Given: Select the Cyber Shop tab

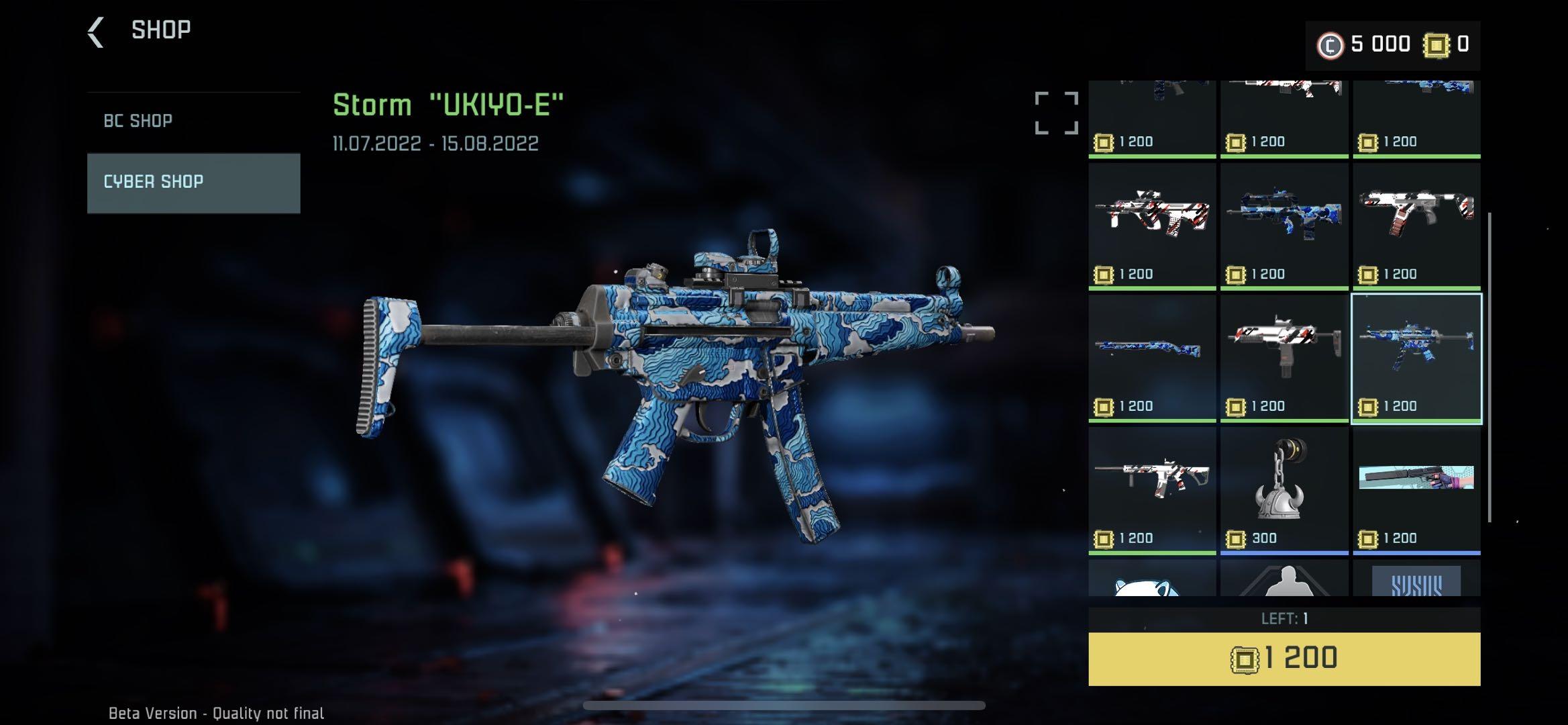Looking at the screenshot, I should click(193, 183).
